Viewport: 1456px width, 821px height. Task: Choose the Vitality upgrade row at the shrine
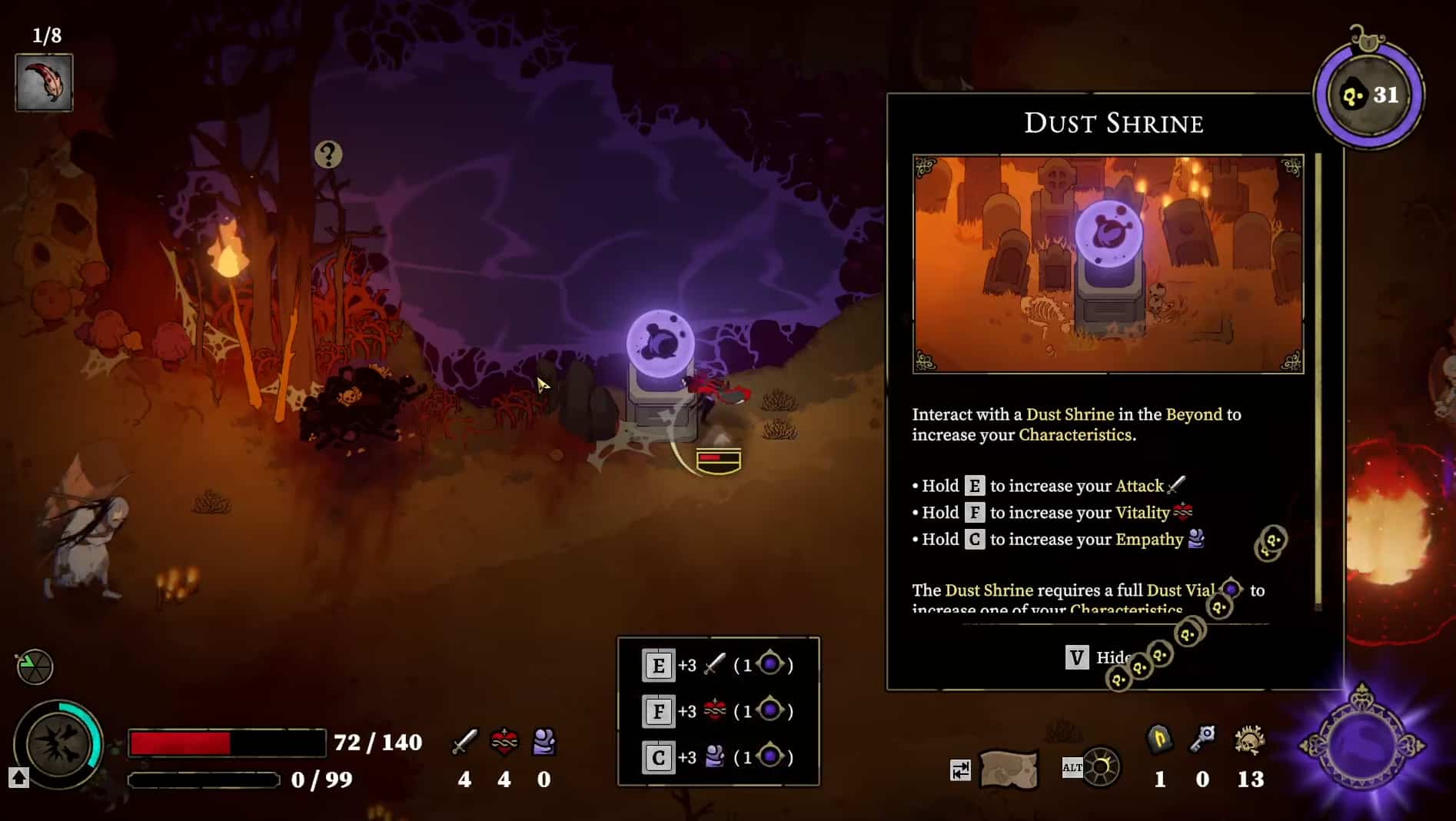(x=718, y=711)
